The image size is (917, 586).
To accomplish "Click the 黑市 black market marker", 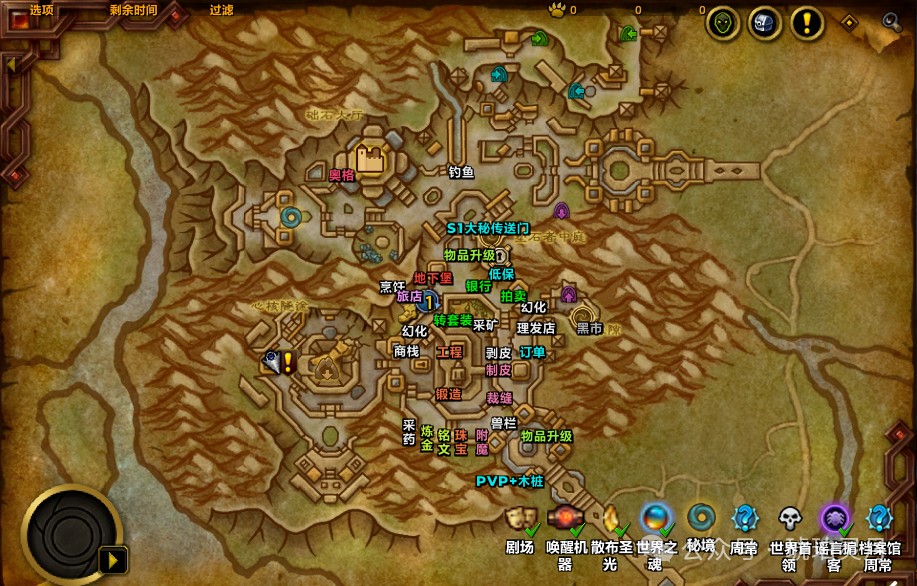I will 589,328.
